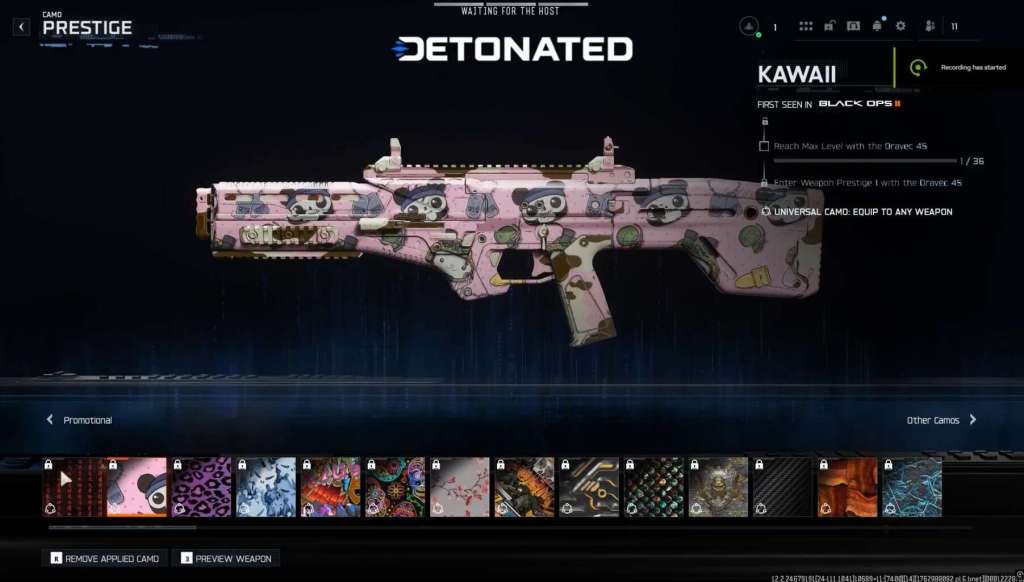The width and height of the screenshot is (1024, 582).
Task: Choose the blue crystal shard camo
Action: (x=265, y=487)
